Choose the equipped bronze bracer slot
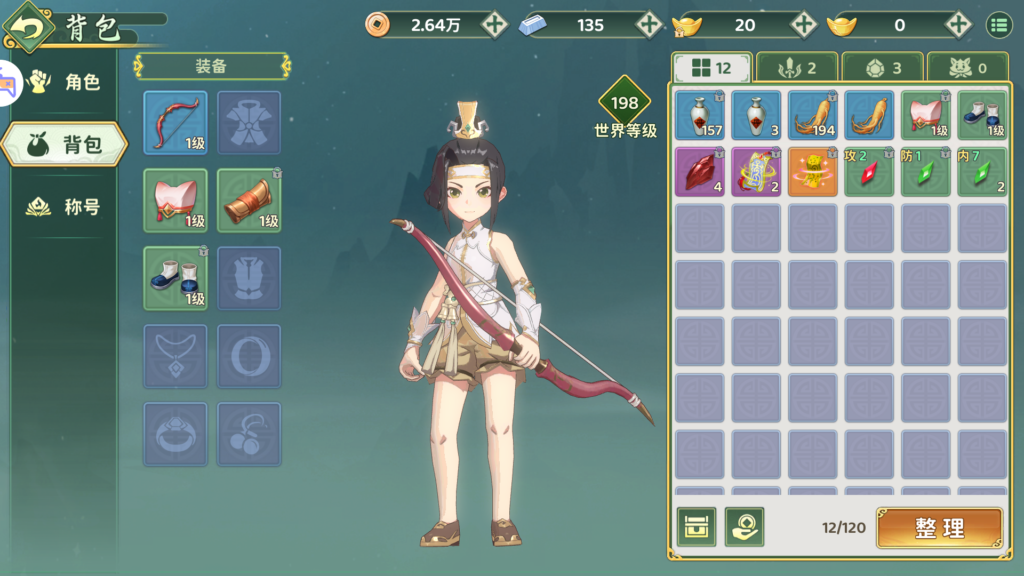 249,200
